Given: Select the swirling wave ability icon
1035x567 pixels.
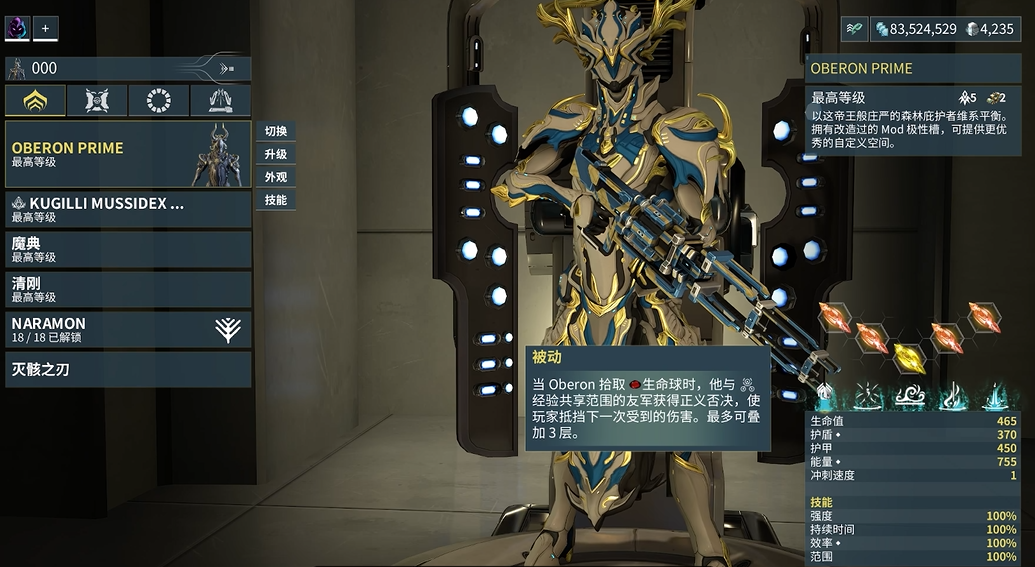Looking at the screenshot, I should (909, 396).
